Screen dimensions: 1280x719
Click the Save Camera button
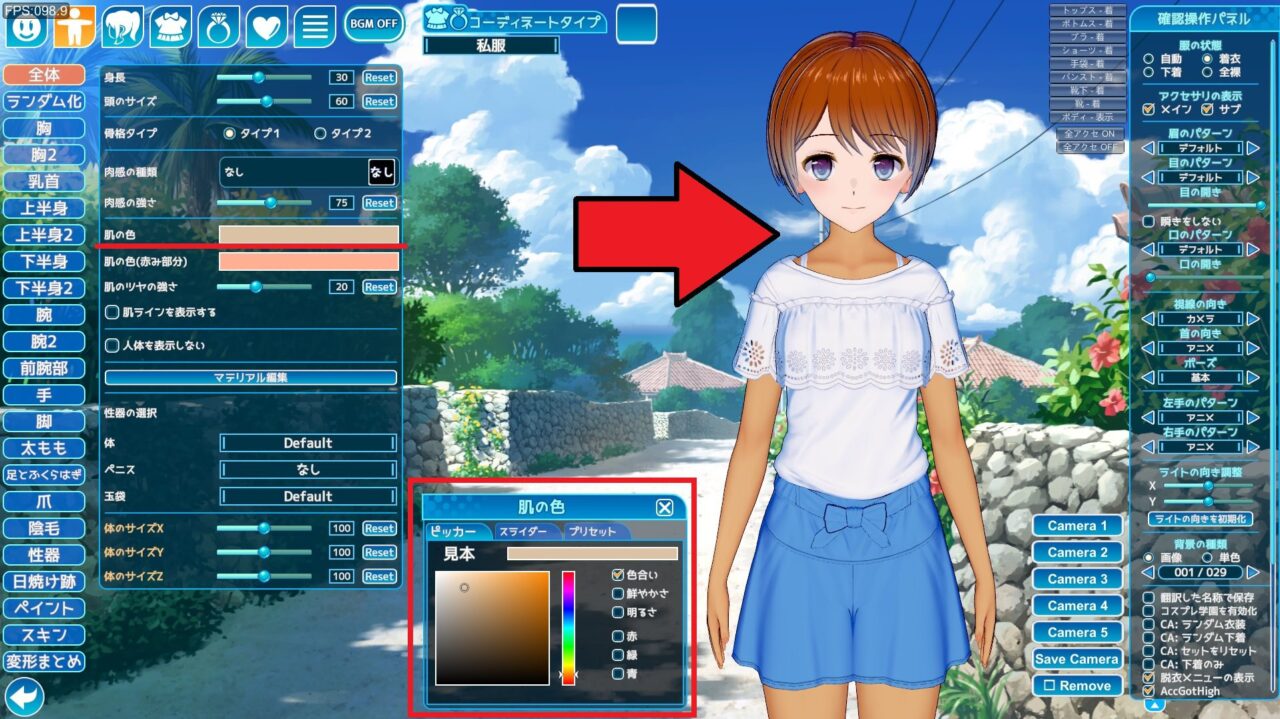(1078, 659)
